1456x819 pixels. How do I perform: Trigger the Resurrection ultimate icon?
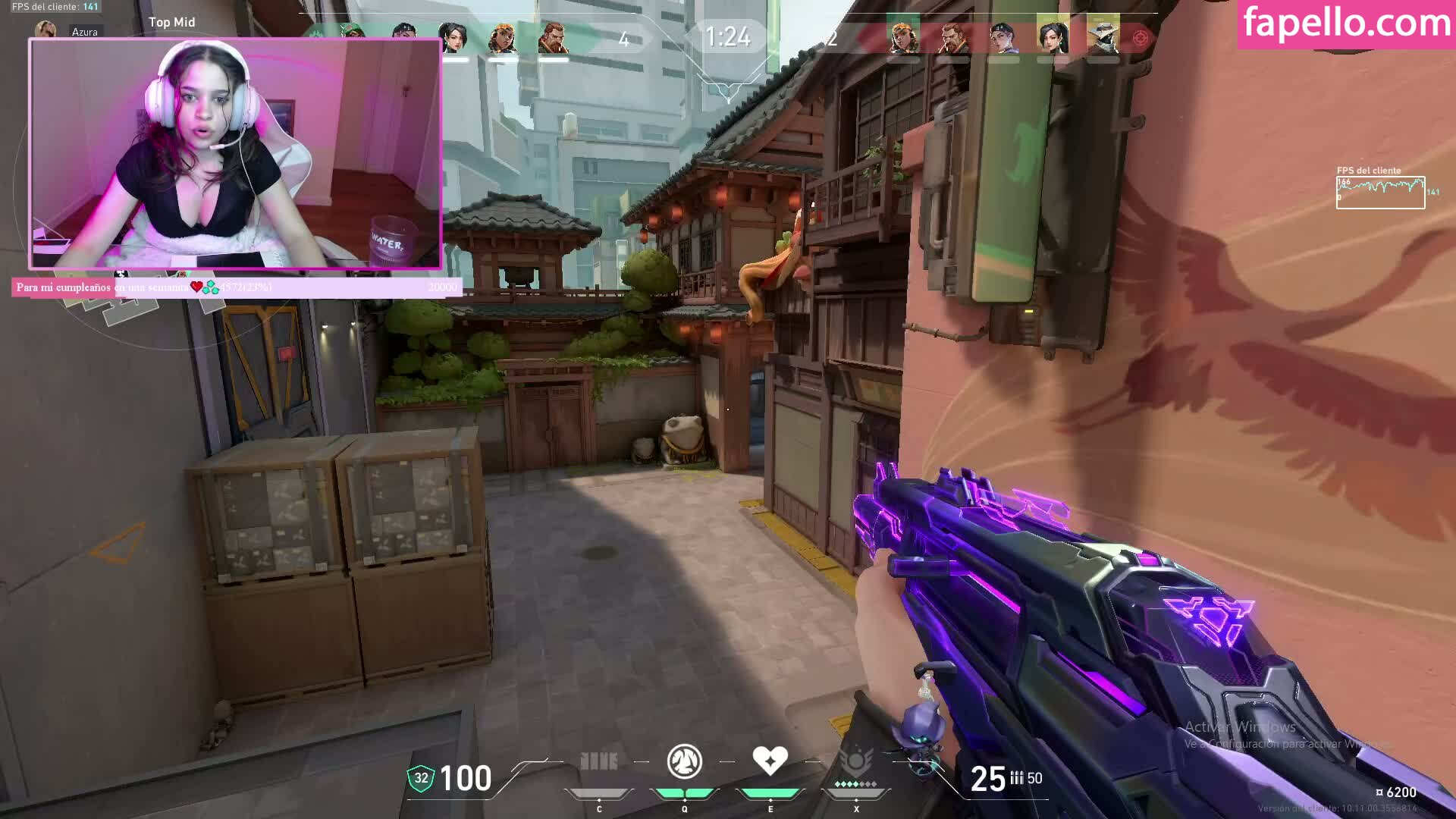(856, 762)
